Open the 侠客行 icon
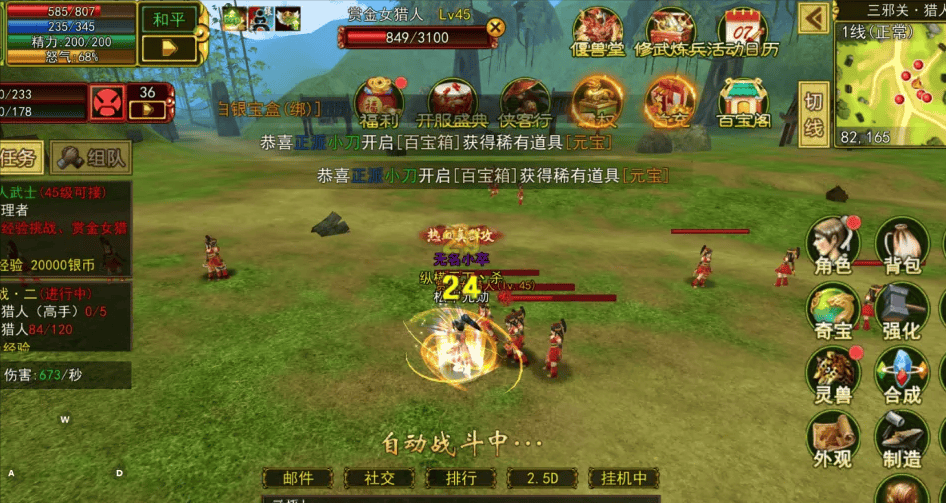 (x=527, y=100)
